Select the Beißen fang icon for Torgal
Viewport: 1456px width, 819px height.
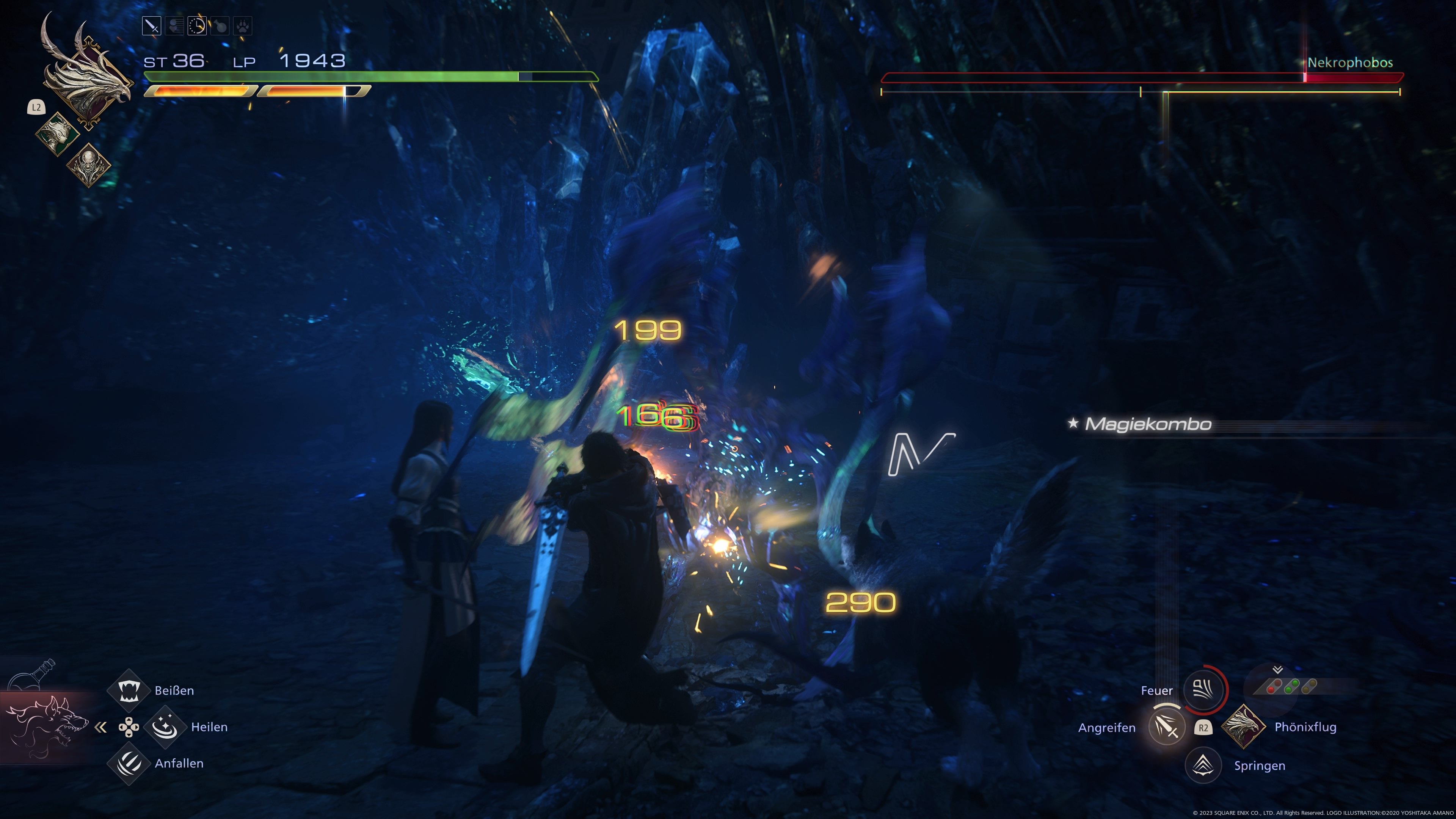click(128, 690)
